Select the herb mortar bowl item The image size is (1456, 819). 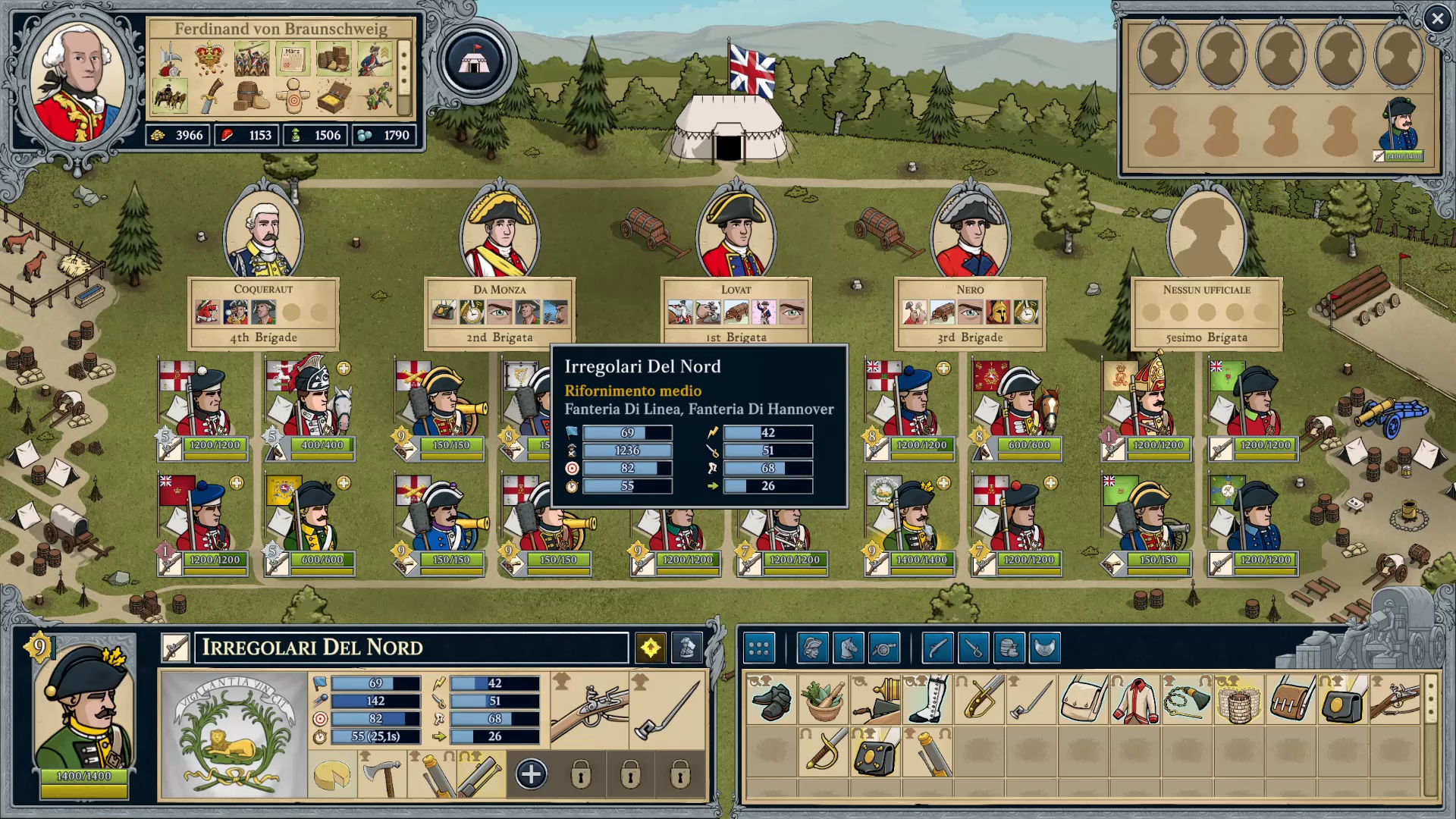pyautogui.click(x=823, y=700)
